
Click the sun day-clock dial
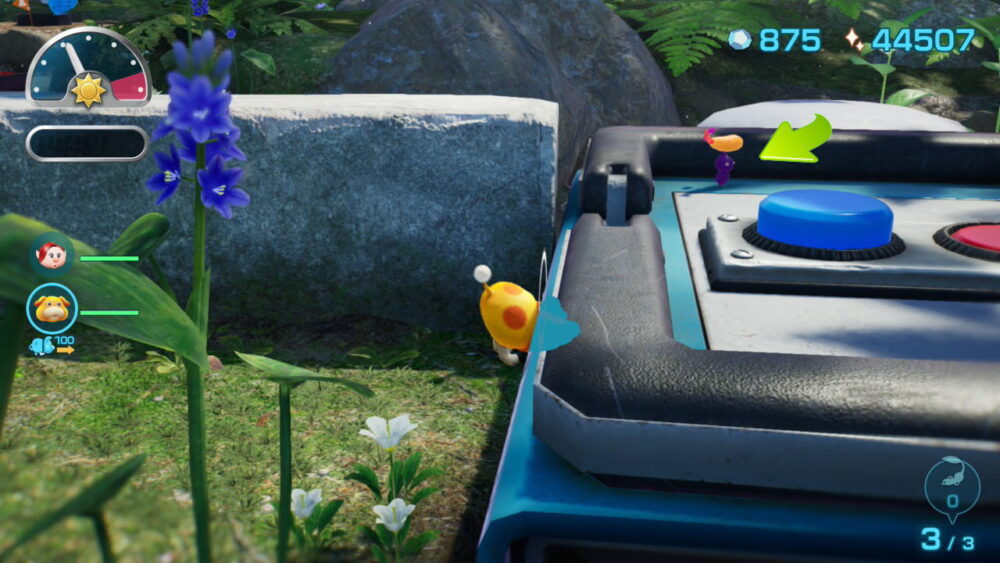coord(88,70)
